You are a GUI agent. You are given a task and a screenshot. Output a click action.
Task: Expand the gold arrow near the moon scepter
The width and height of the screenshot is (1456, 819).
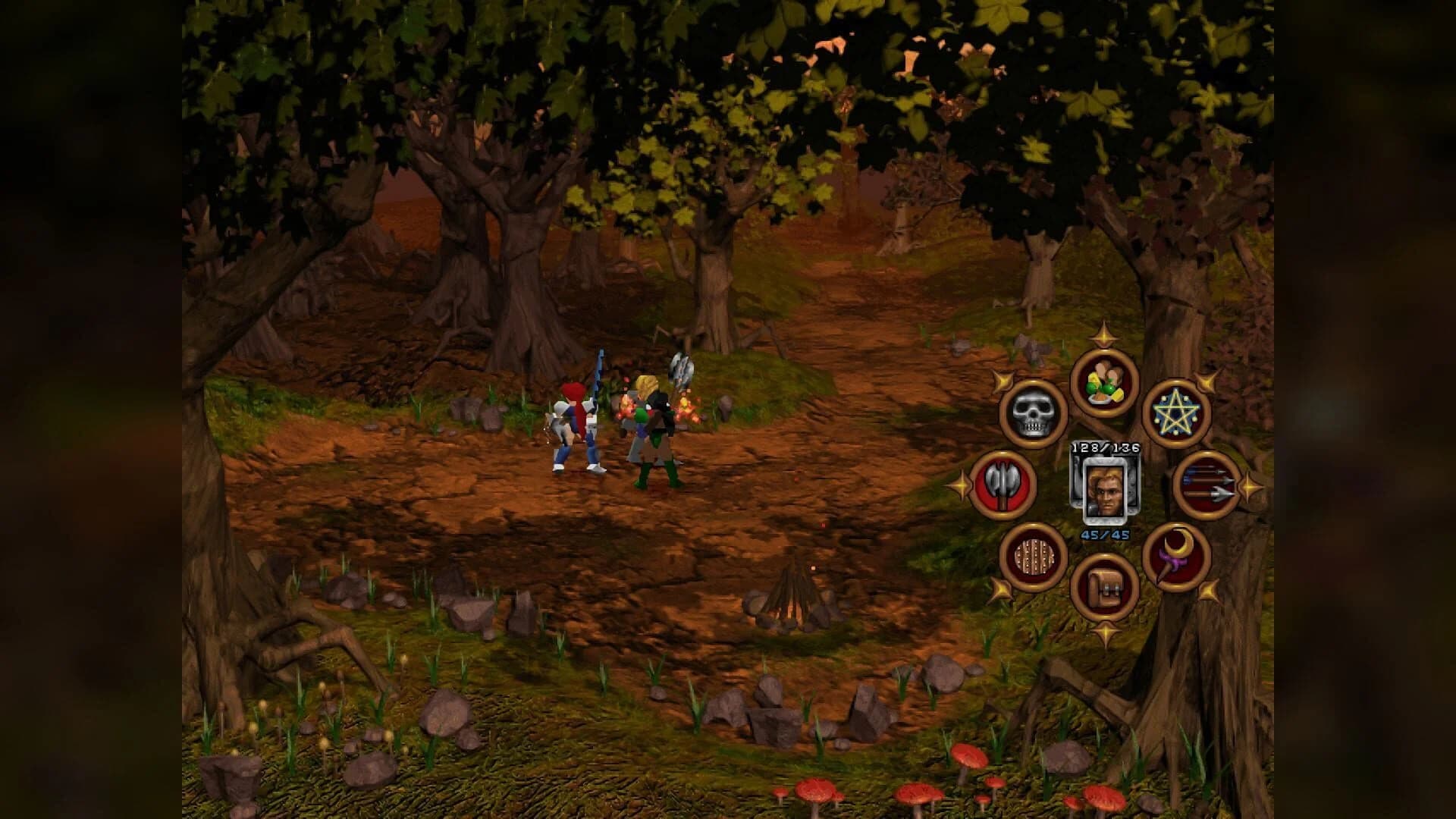tap(1209, 591)
